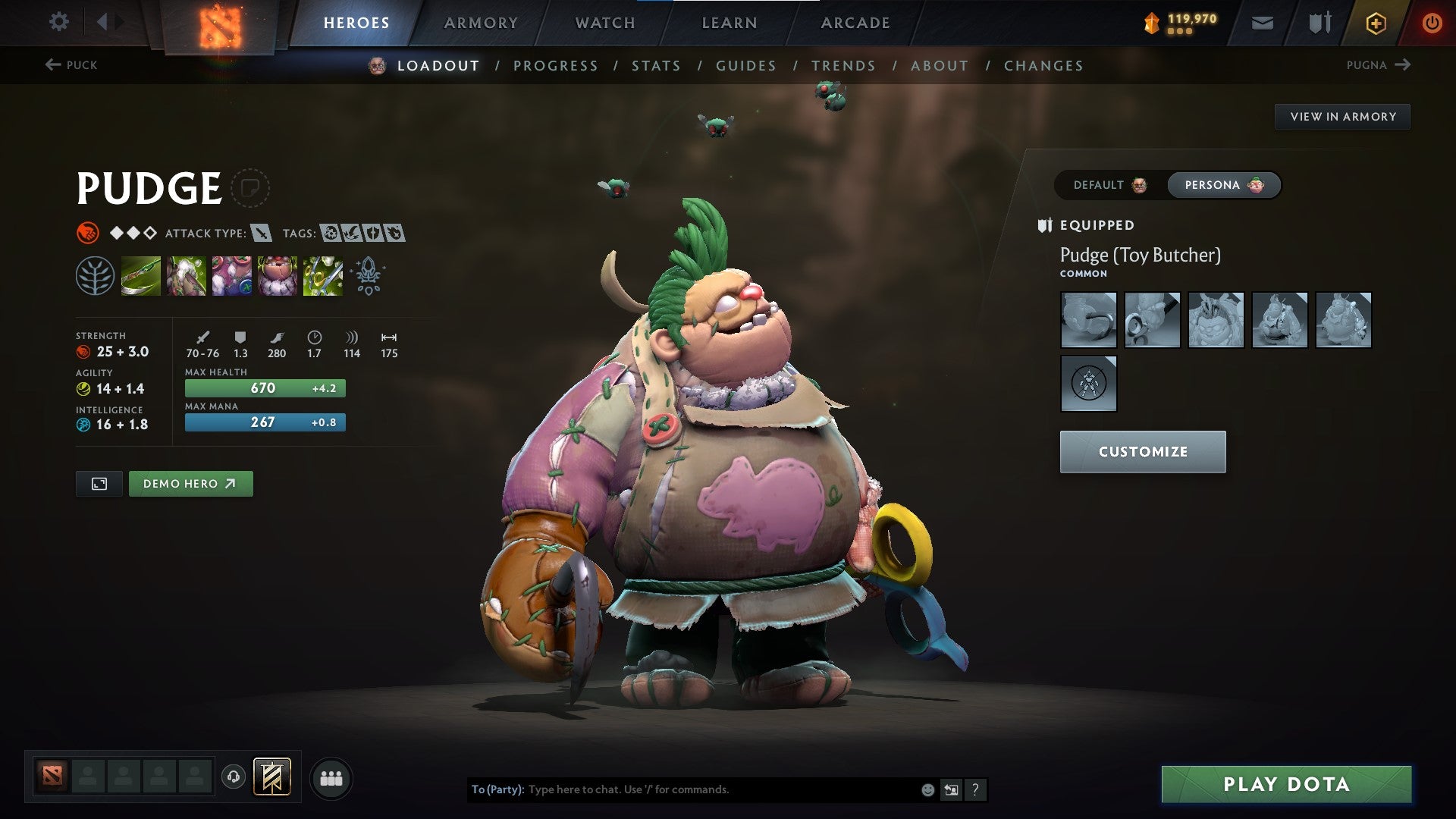Navigate forward to the Pugna hero page
1456x819 pixels.
(1380, 65)
